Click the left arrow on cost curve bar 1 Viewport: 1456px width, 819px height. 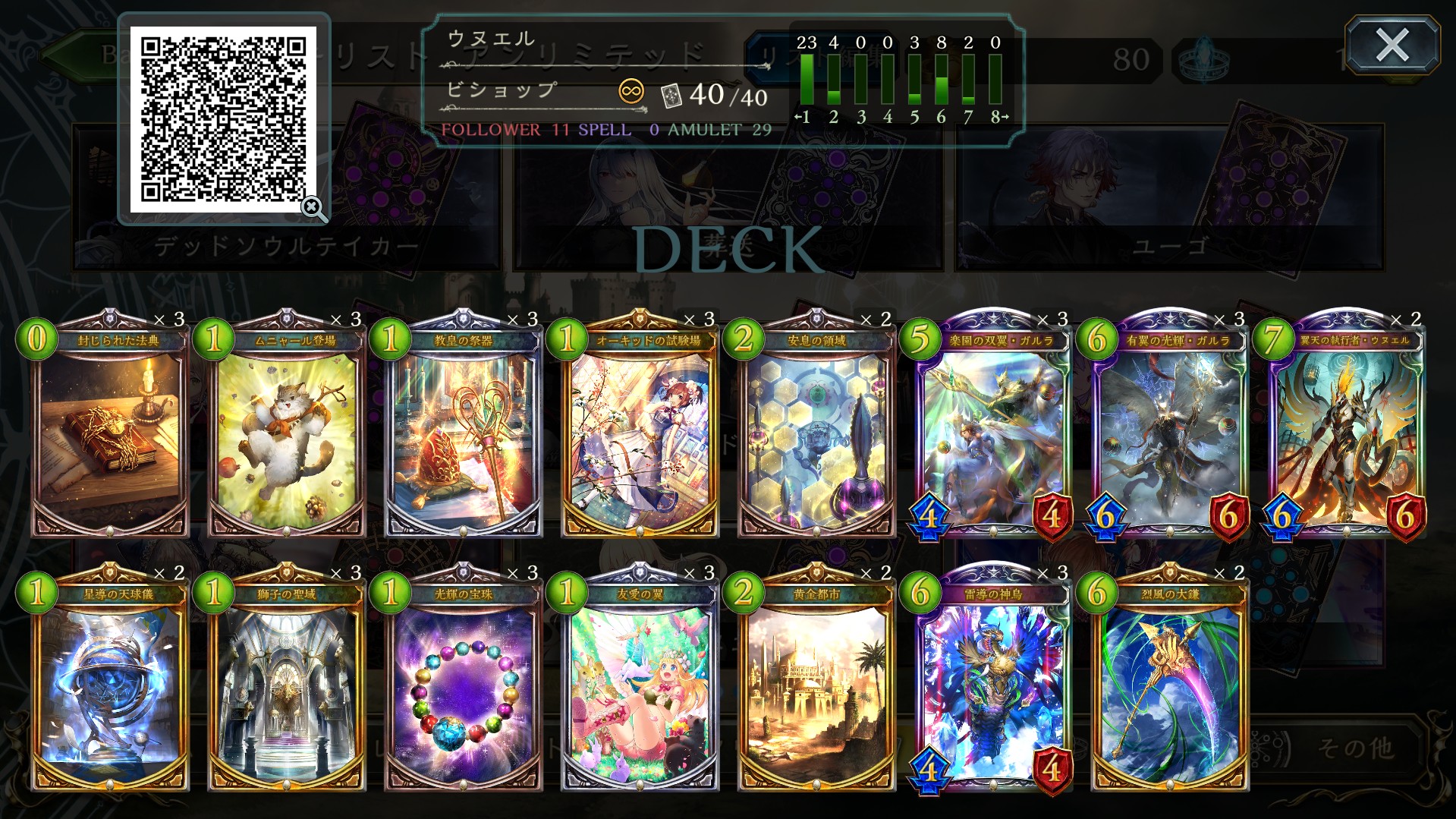797,115
